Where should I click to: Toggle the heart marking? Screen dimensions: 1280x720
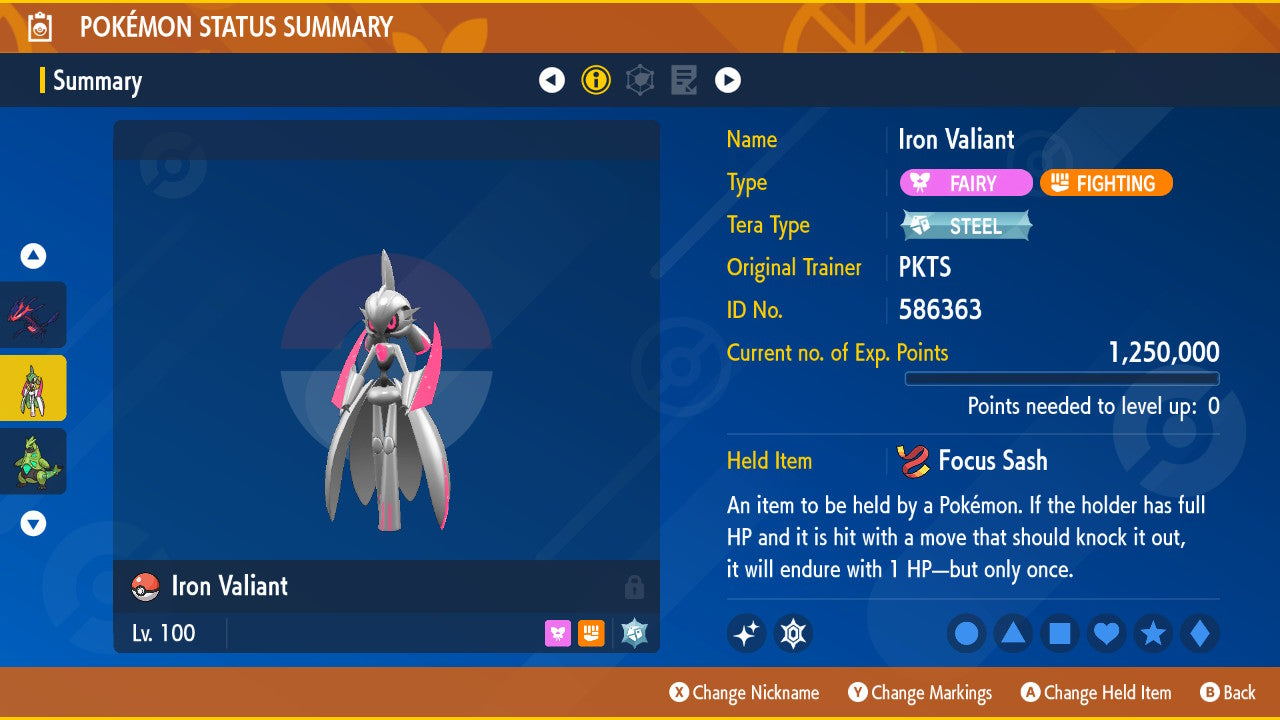tap(1106, 633)
